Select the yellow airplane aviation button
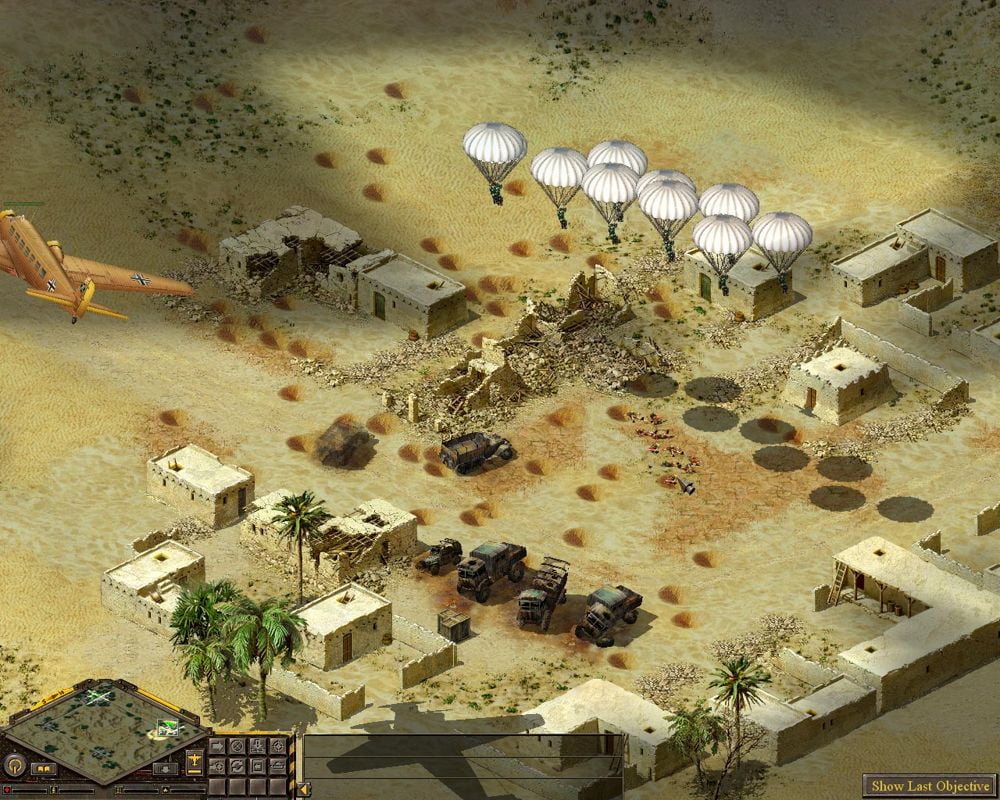This screenshot has height=800, width=1000. [x=194, y=762]
